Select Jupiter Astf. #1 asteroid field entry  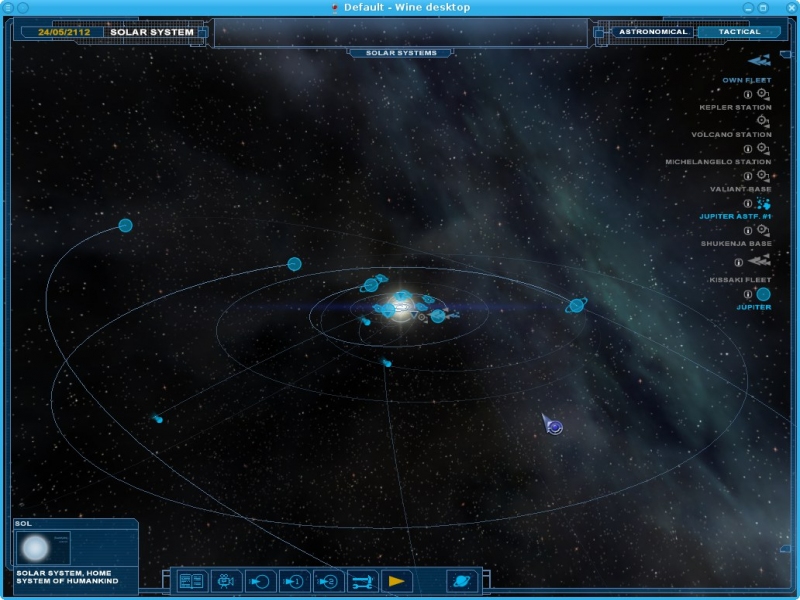pos(735,216)
